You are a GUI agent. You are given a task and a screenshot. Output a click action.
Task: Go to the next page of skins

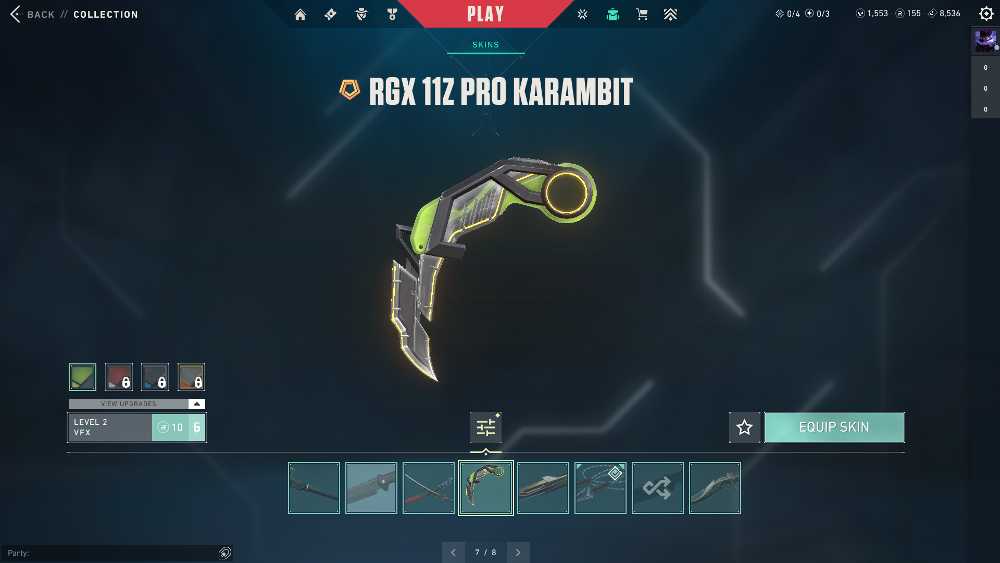[x=518, y=552]
